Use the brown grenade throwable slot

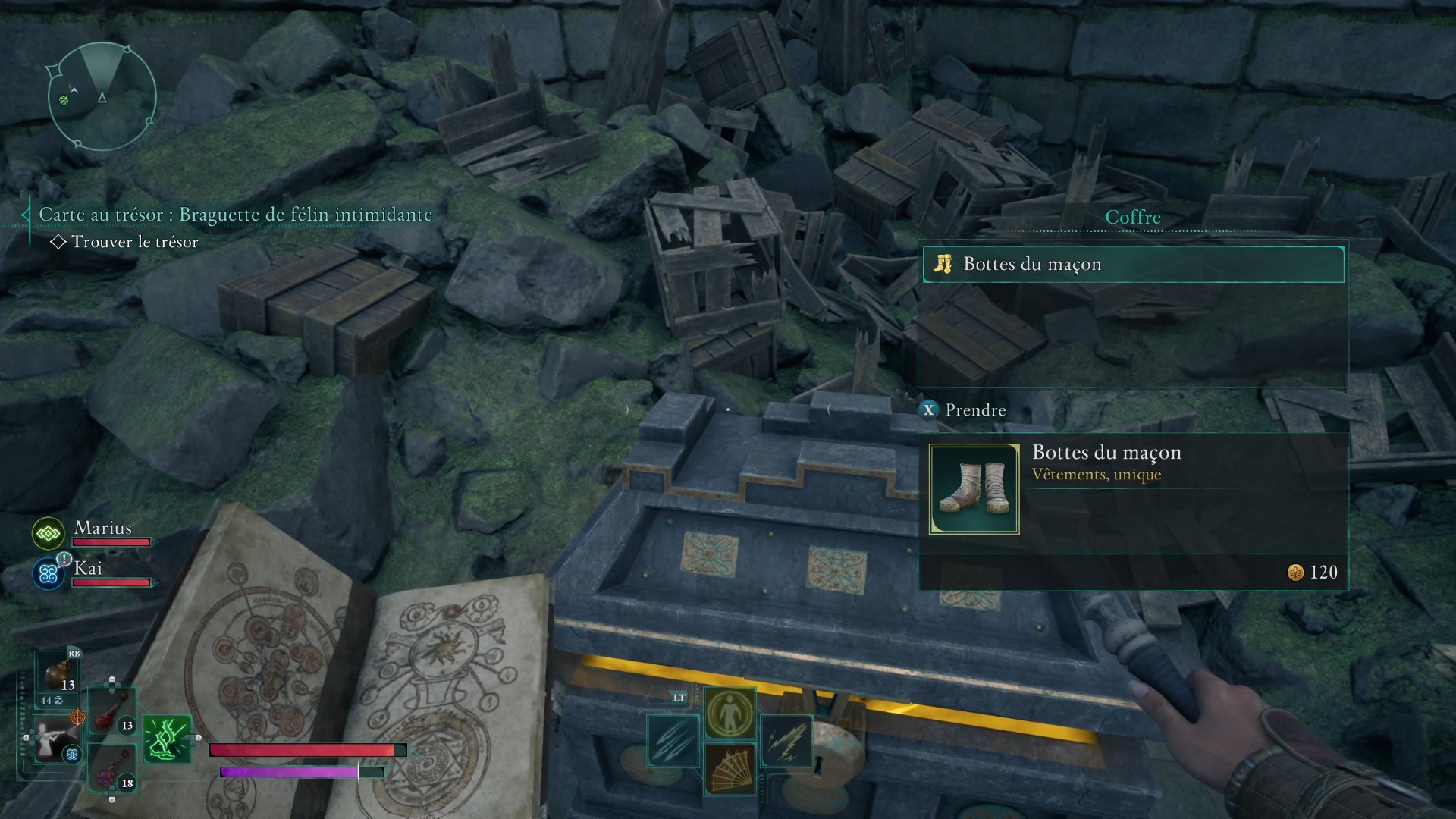pyautogui.click(x=59, y=677)
